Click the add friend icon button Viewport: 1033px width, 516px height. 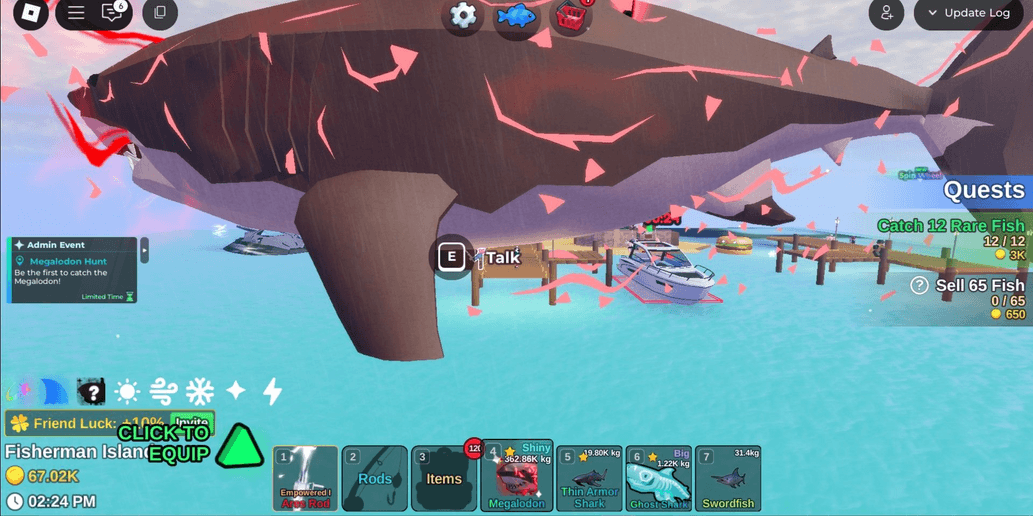click(x=886, y=14)
